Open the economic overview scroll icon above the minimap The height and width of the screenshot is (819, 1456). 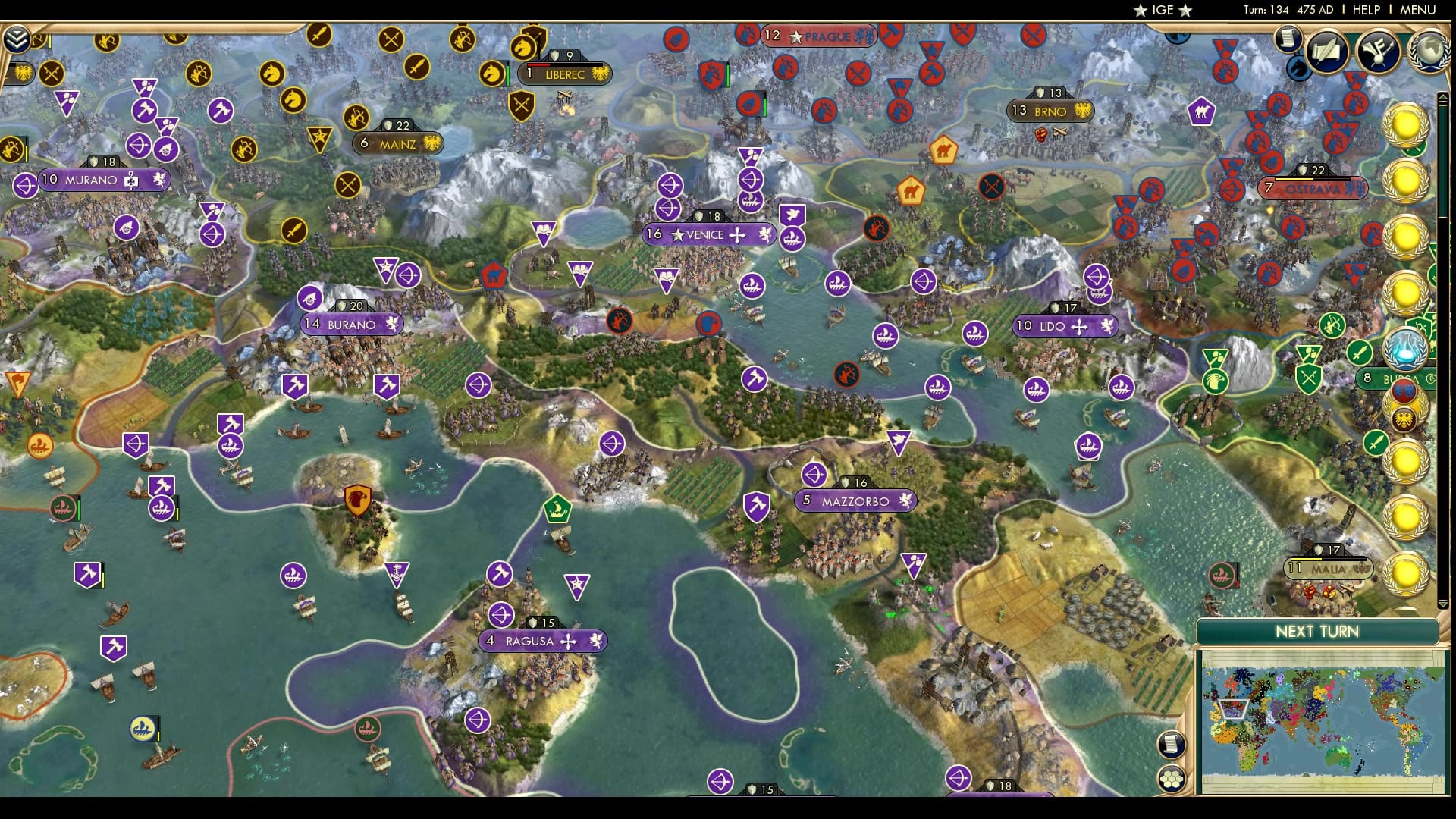(1172, 745)
